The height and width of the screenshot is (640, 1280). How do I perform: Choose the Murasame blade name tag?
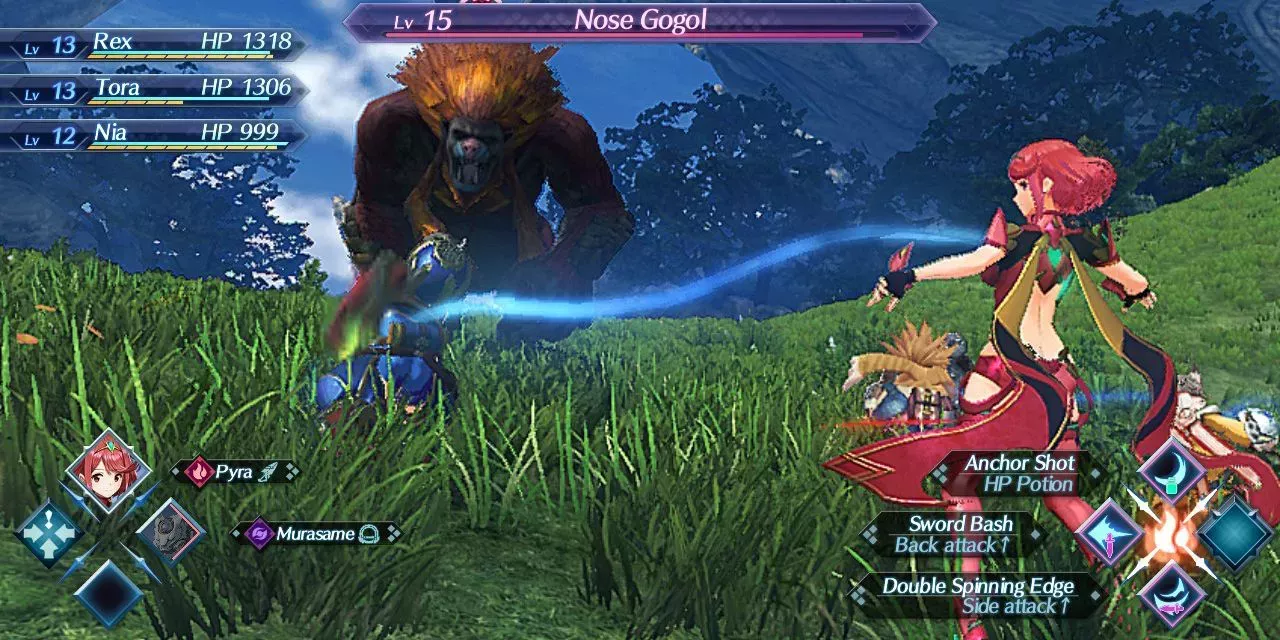tap(314, 534)
